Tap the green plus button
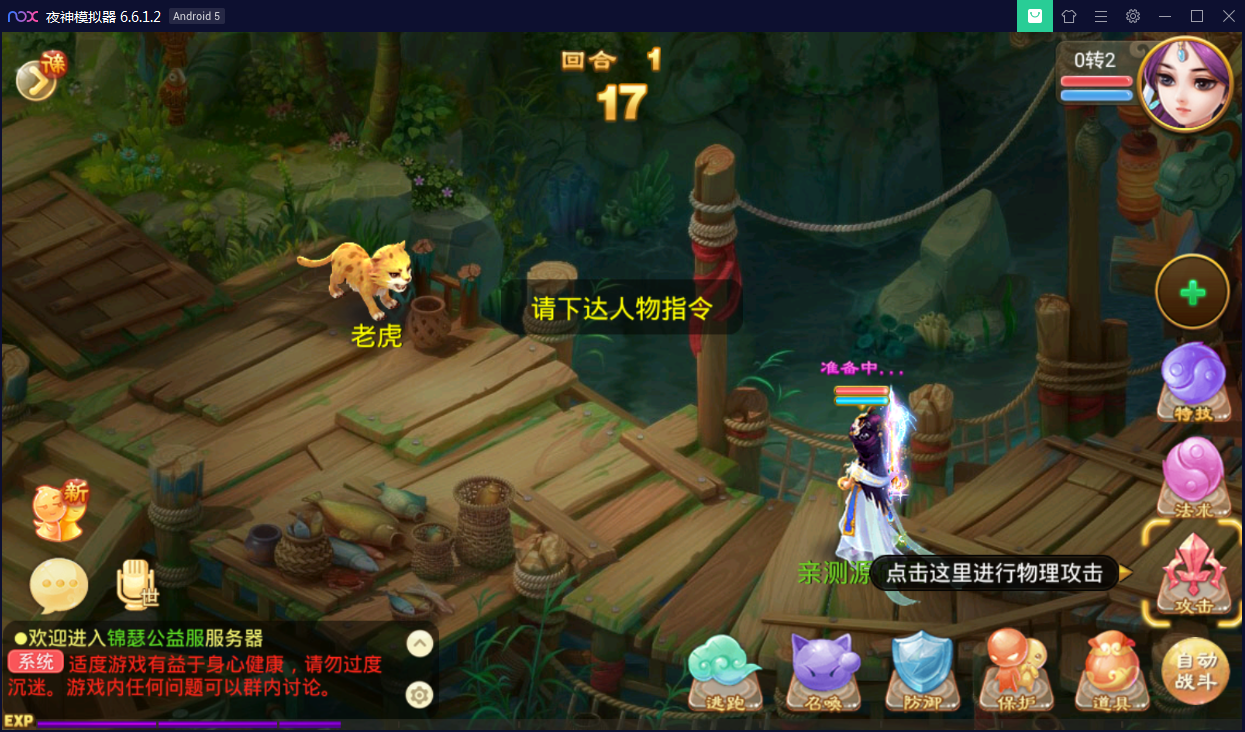This screenshot has width=1245, height=732. [1192, 292]
